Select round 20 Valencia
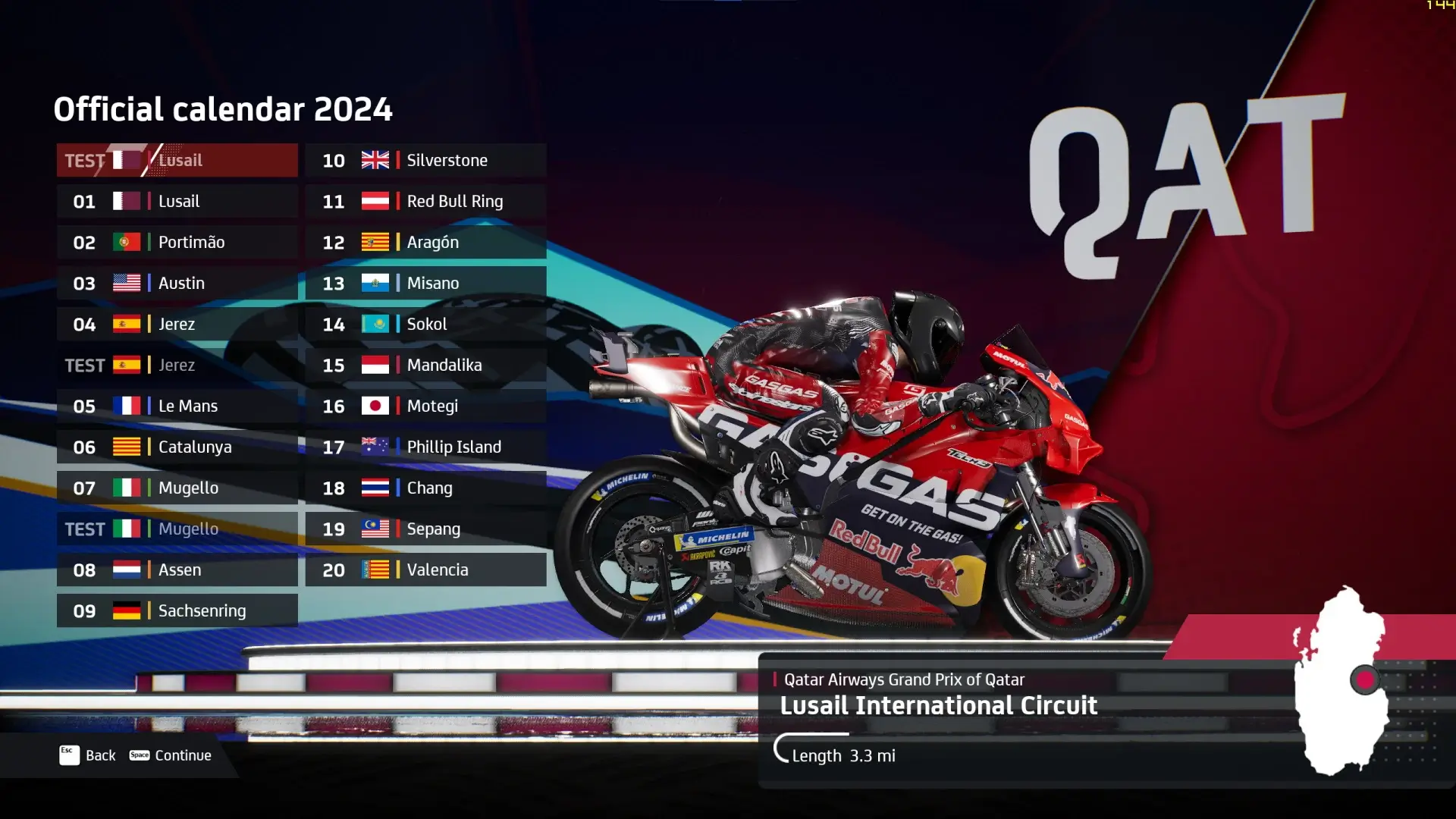 pos(425,570)
